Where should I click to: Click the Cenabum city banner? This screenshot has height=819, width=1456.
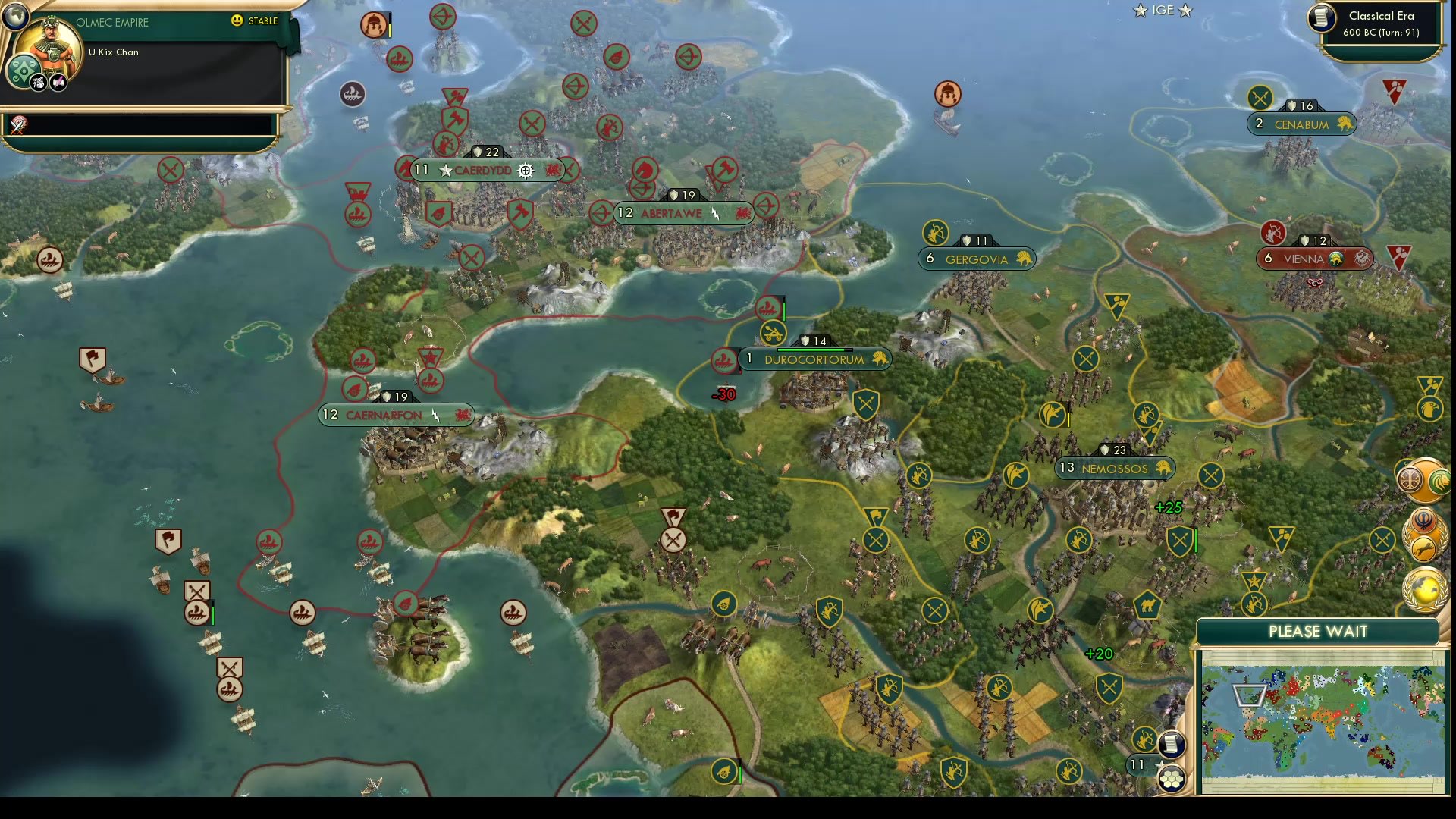point(1298,124)
